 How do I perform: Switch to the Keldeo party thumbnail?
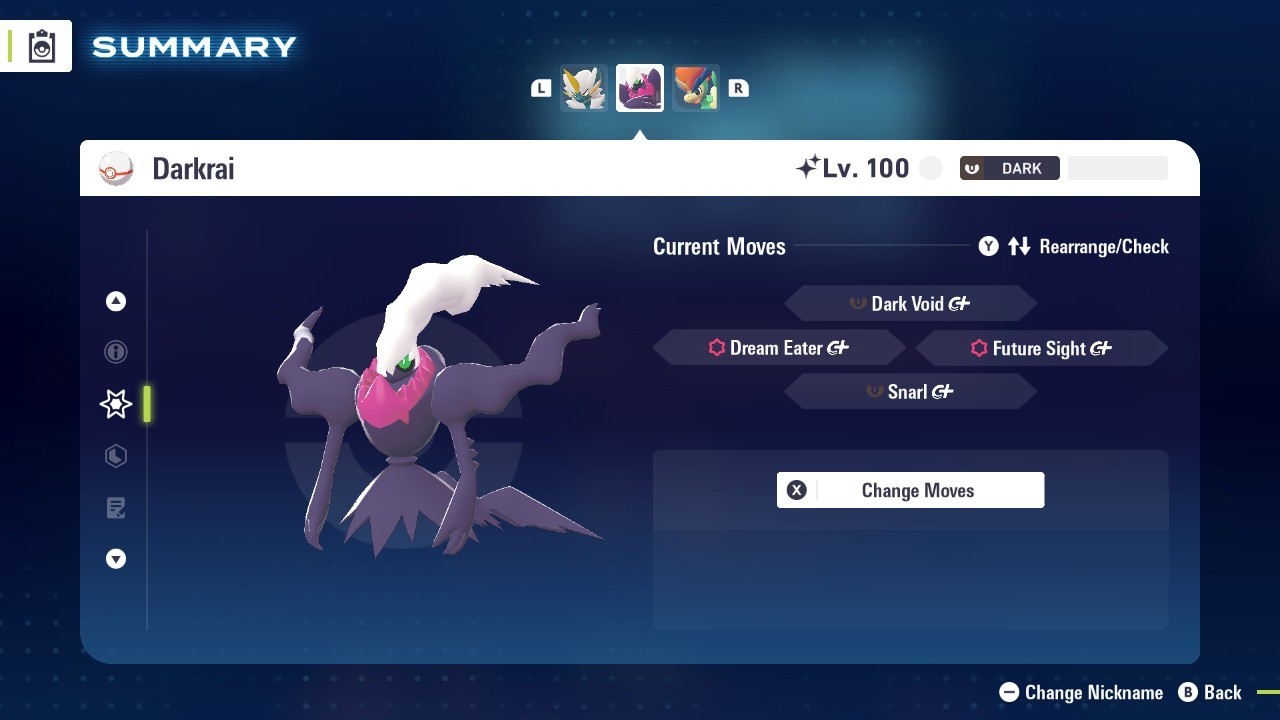point(696,88)
